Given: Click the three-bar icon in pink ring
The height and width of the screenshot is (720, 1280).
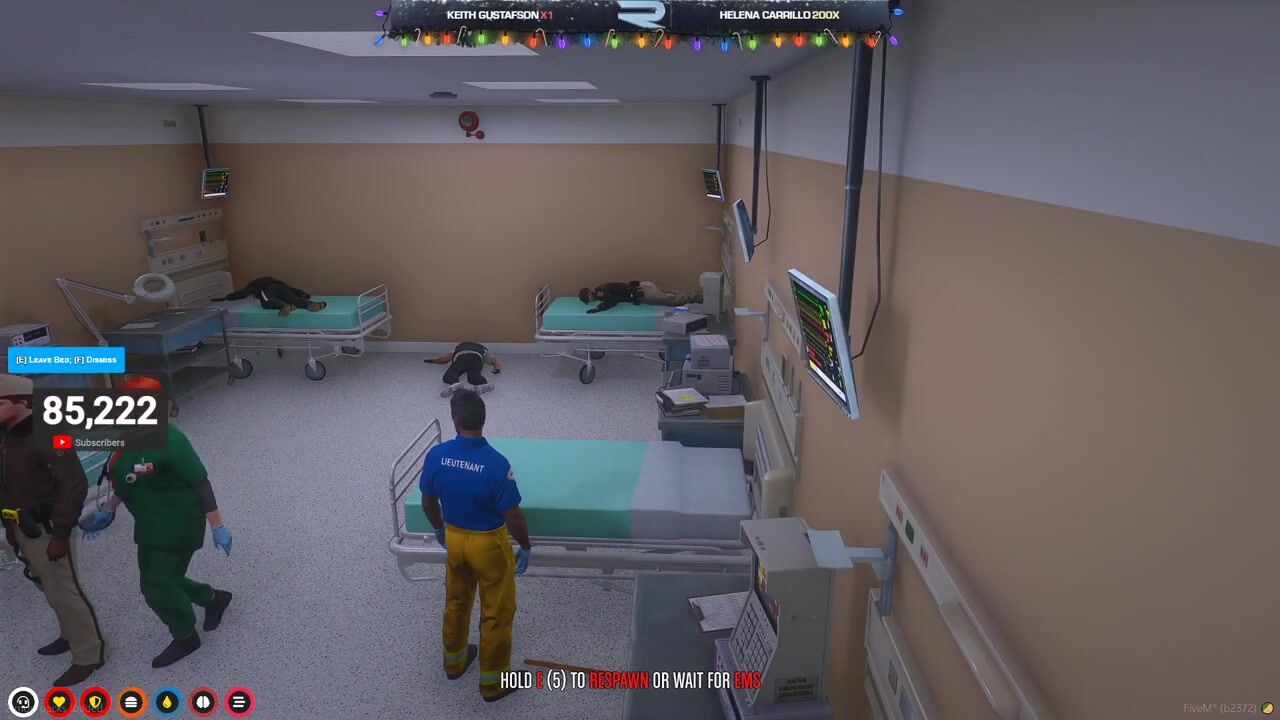Looking at the screenshot, I should (239, 702).
